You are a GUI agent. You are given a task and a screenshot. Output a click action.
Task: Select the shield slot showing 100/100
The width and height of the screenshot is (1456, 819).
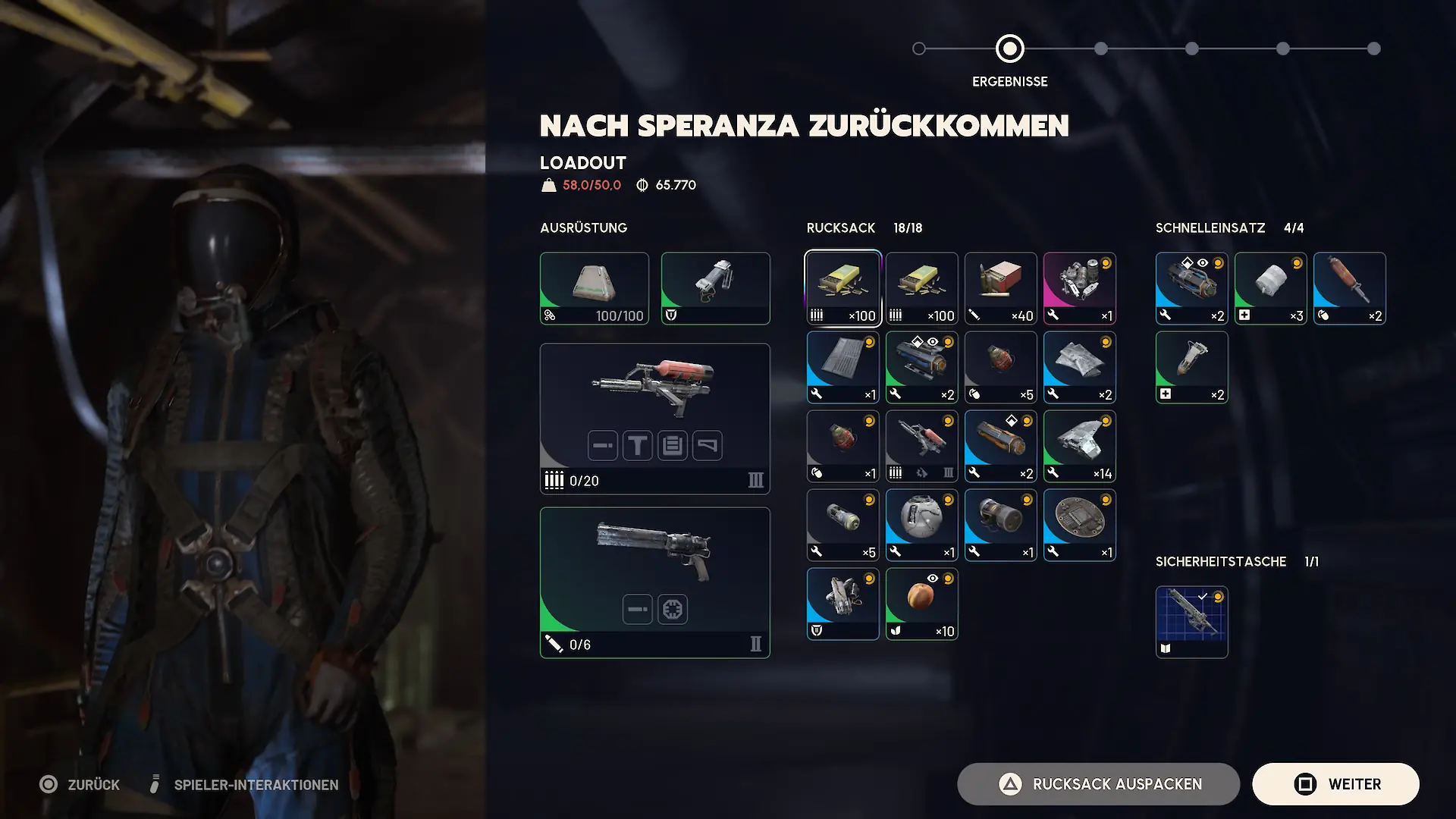[x=594, y=288]
